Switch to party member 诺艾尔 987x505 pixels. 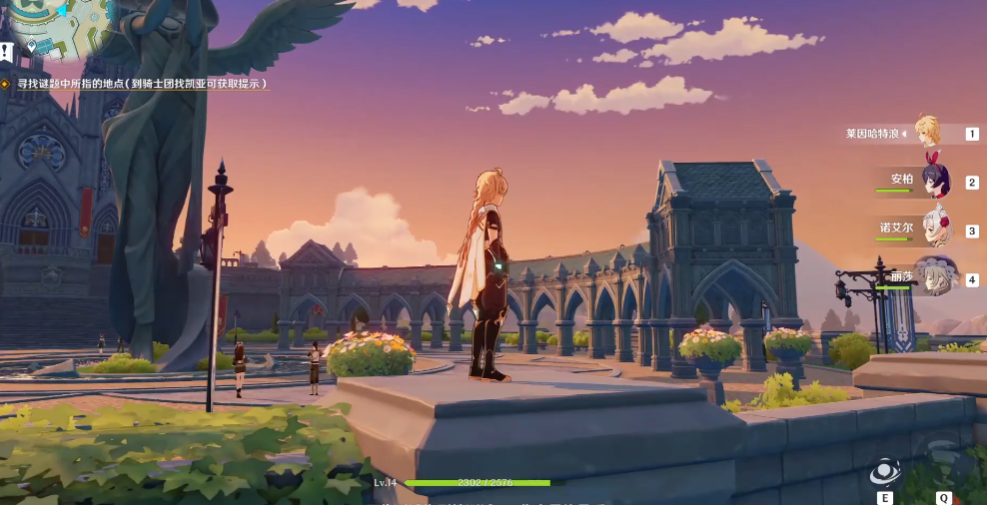935,228
